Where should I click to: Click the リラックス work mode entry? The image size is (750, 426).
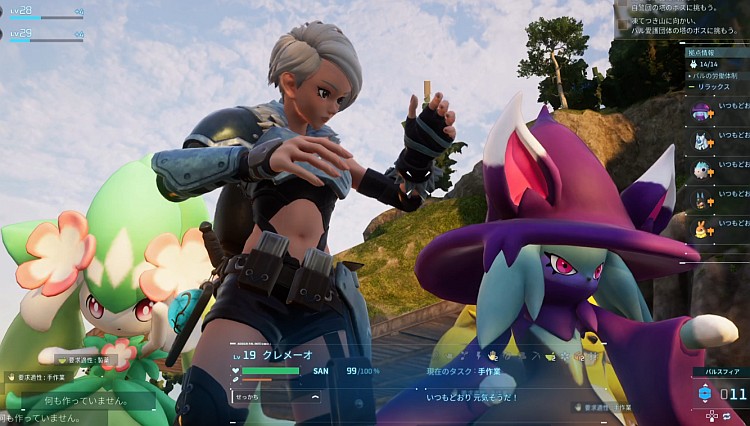714,87
